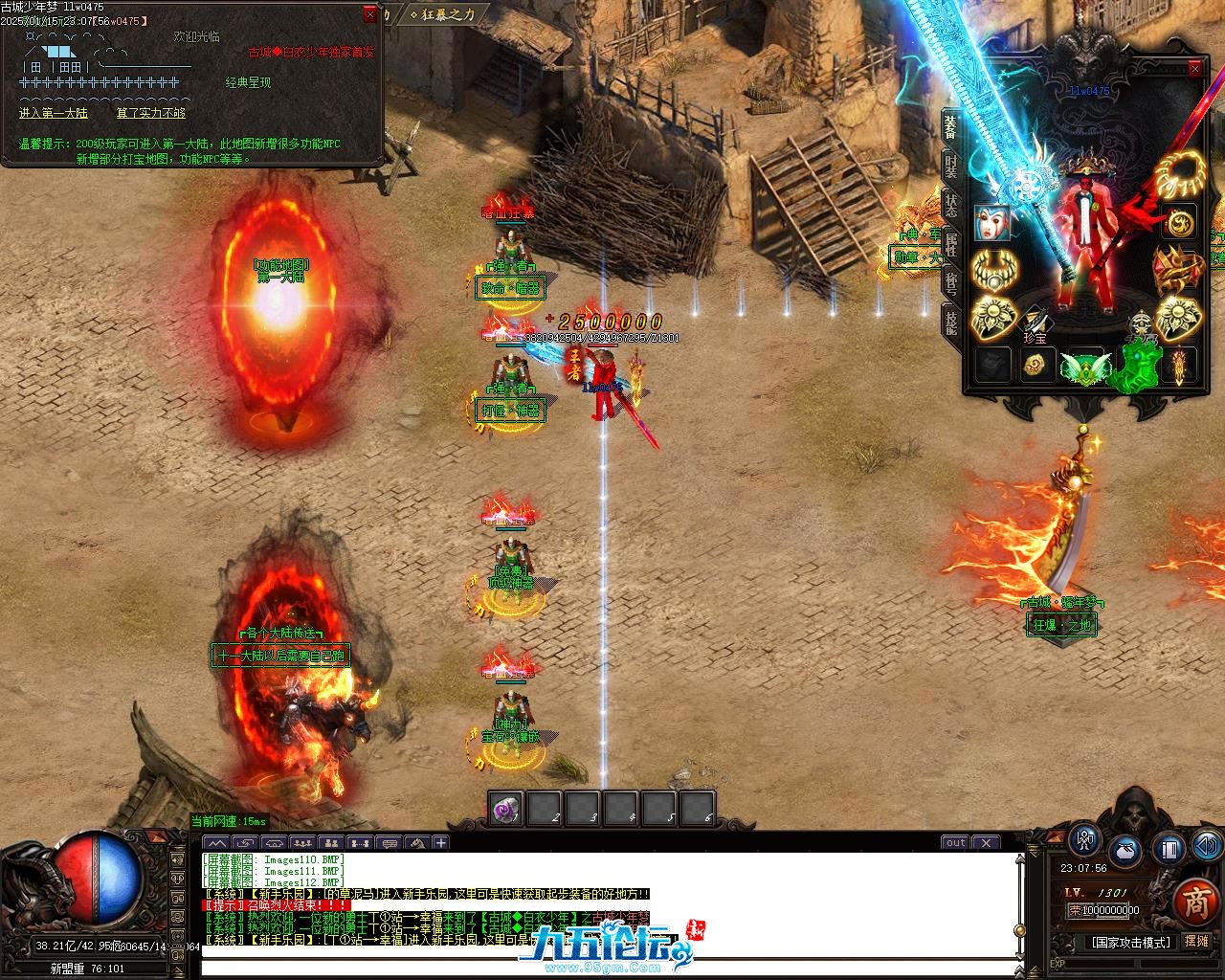Switch to the 时装 costume tab
The width and height of the screenshot is (1225, 980).
coord(950,167)
